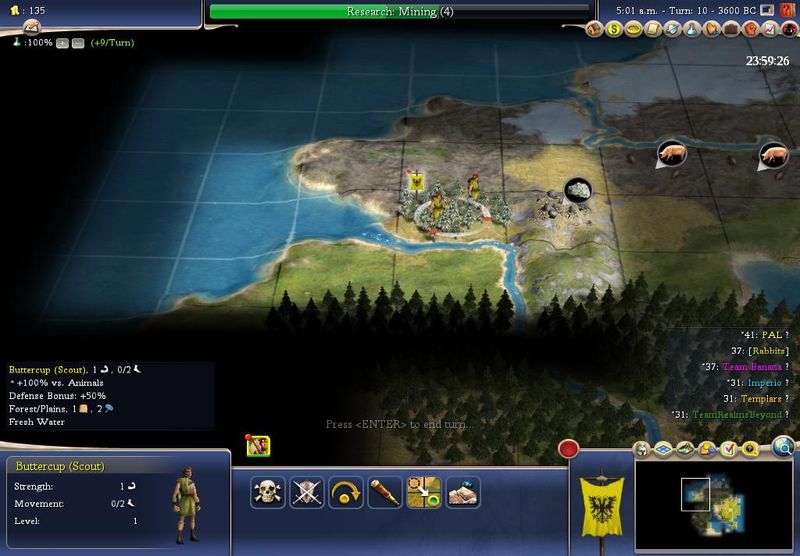This screenshot has width=800, height=556.
Task: Activate the spyglass explore command
Action: tap(384, 492)
